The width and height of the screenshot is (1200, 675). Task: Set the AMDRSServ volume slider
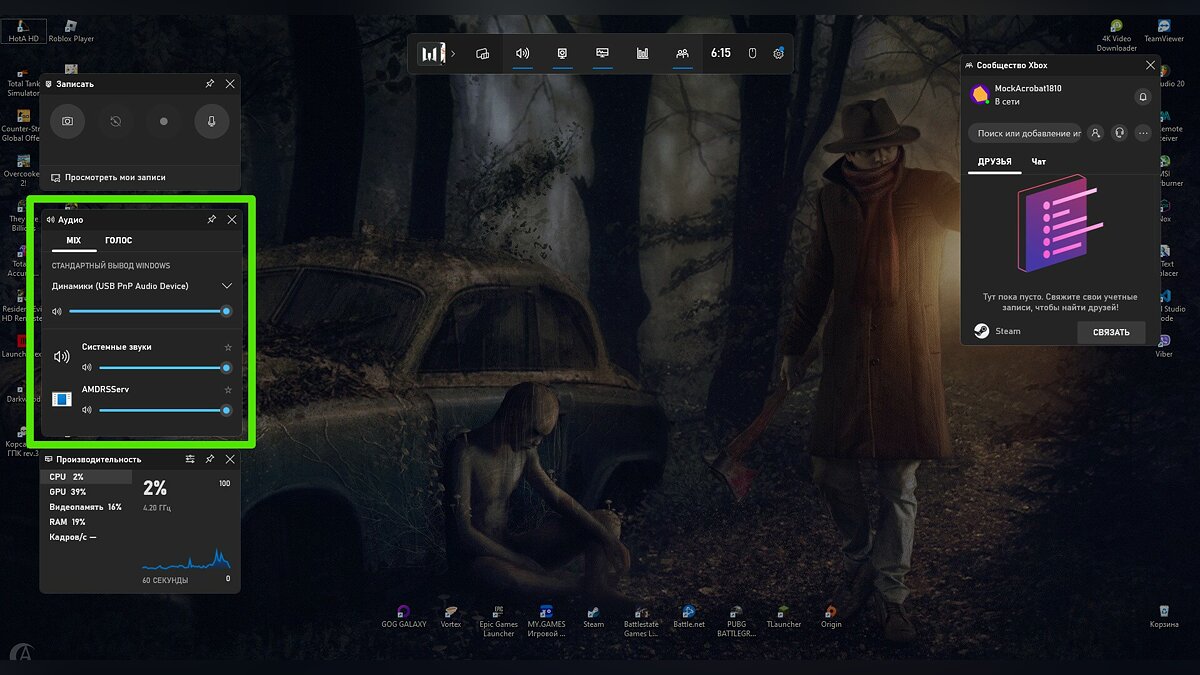[x=160, y=410]
